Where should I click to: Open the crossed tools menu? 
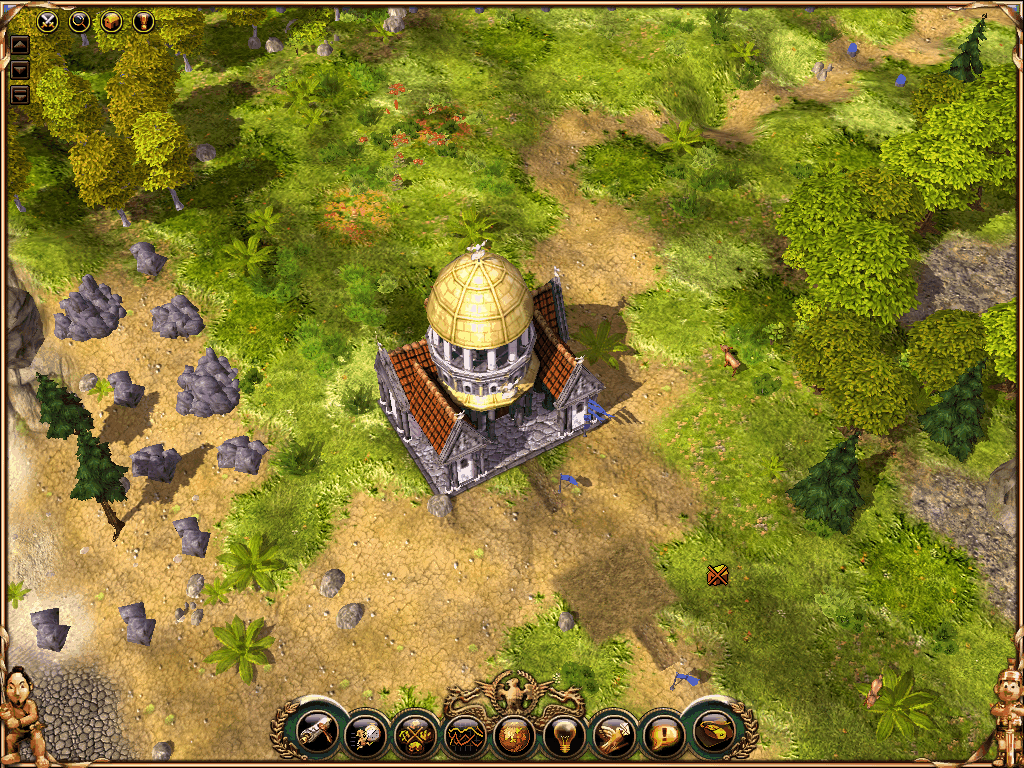coord(415,736)
